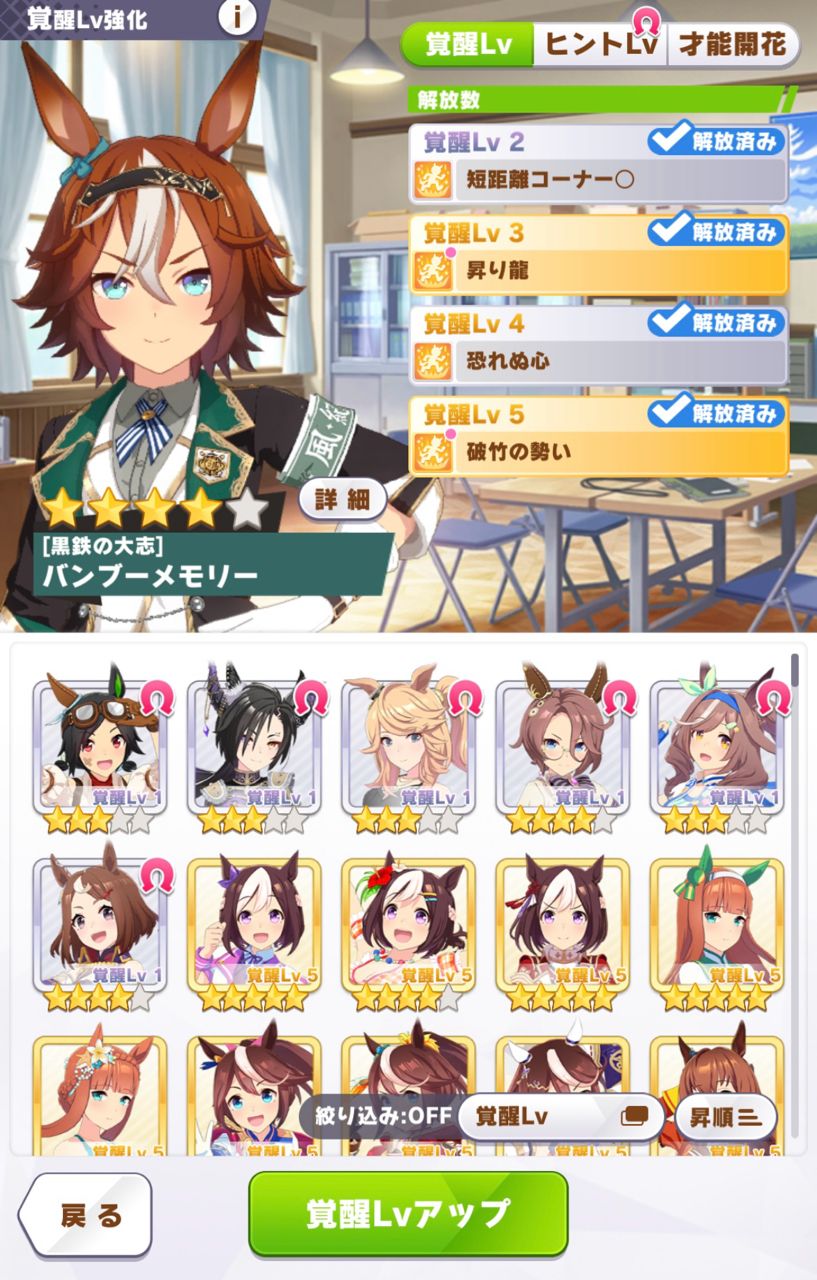
Task: Show the 恐れぬ心 skill at 覚醒Lv 4
Action: click(x=598, y=360)
